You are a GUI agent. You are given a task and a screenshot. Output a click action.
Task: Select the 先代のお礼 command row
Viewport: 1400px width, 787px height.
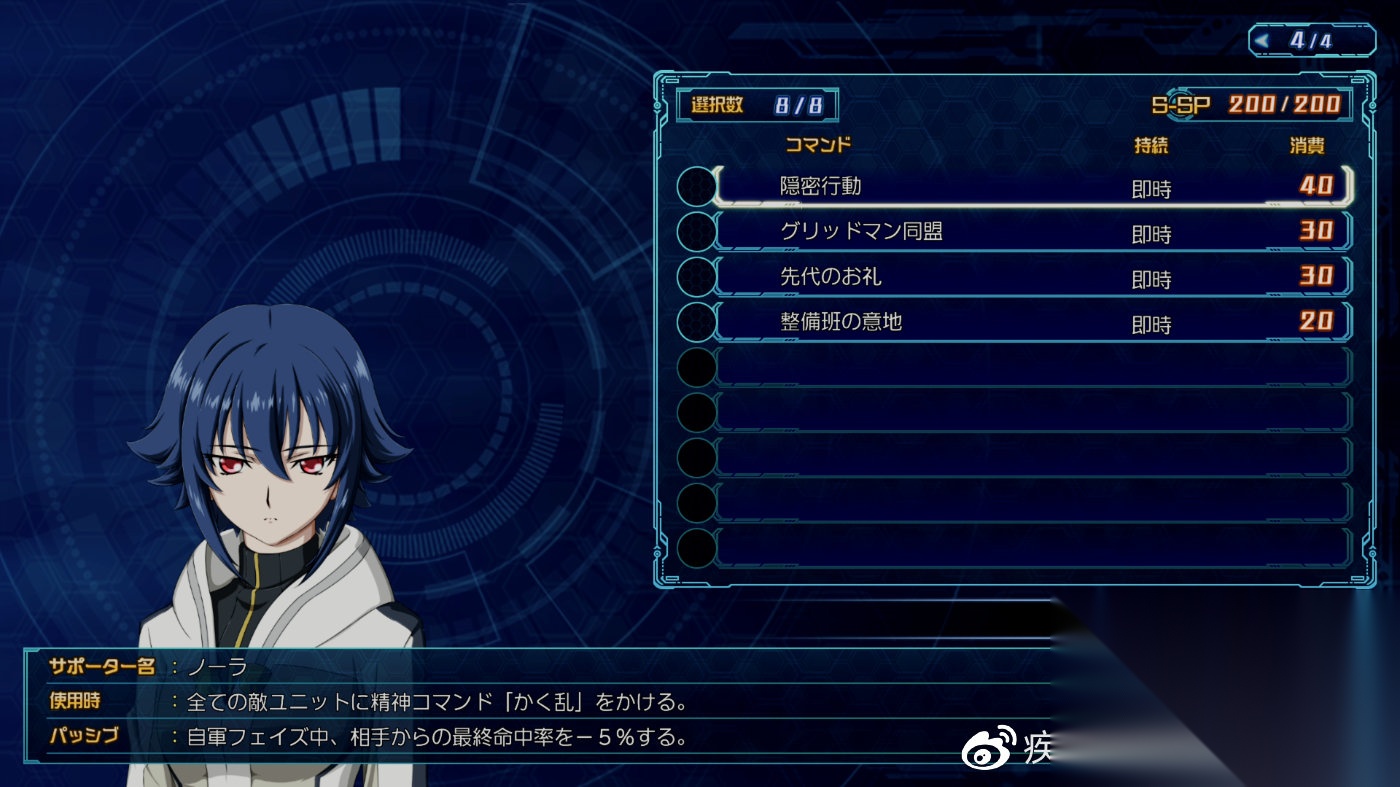[x=1030, y=277]
